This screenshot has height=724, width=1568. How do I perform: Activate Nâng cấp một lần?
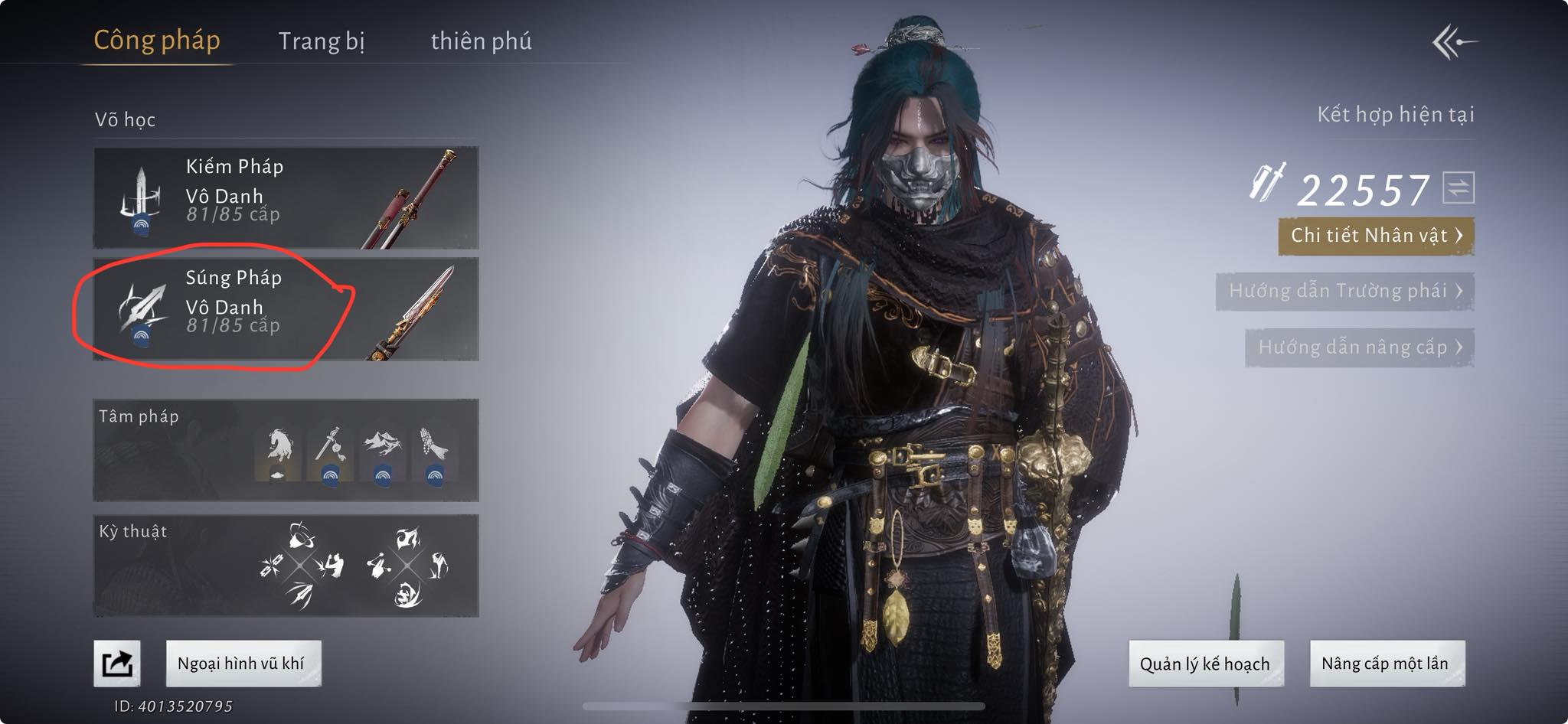coord(1387,664)
